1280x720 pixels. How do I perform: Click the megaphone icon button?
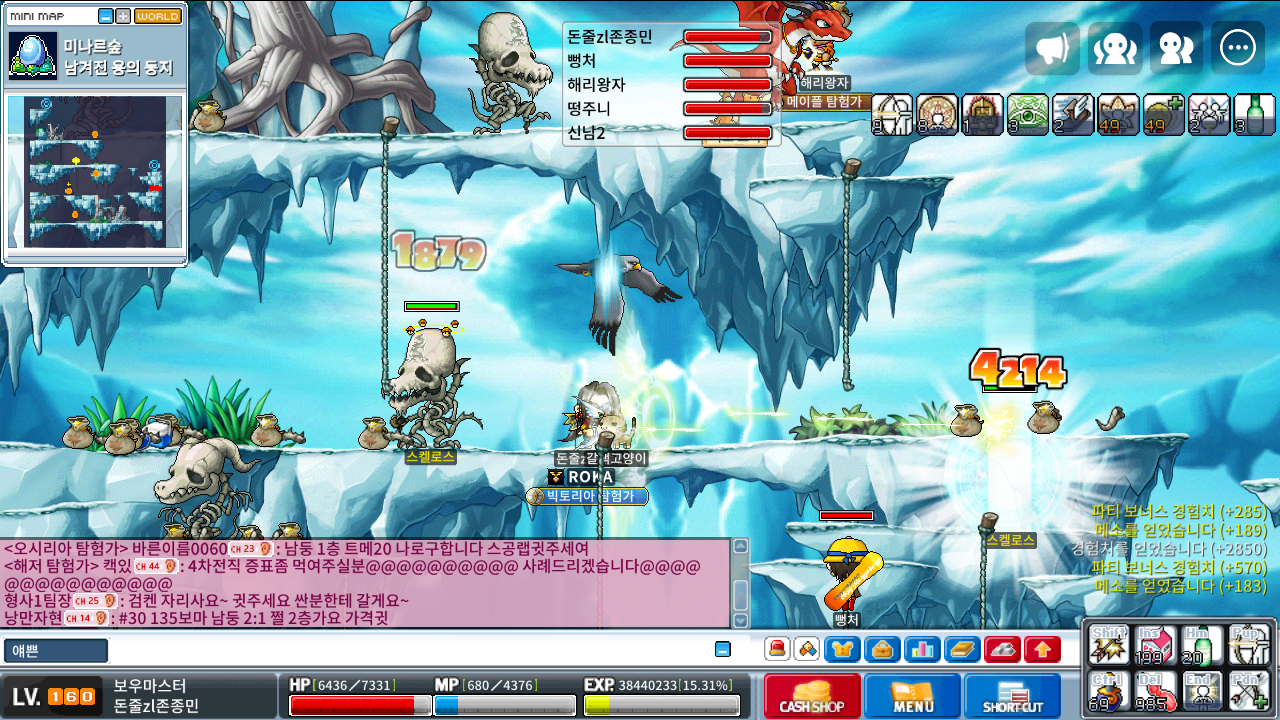pyautogui.click(x=1052, y=49)
